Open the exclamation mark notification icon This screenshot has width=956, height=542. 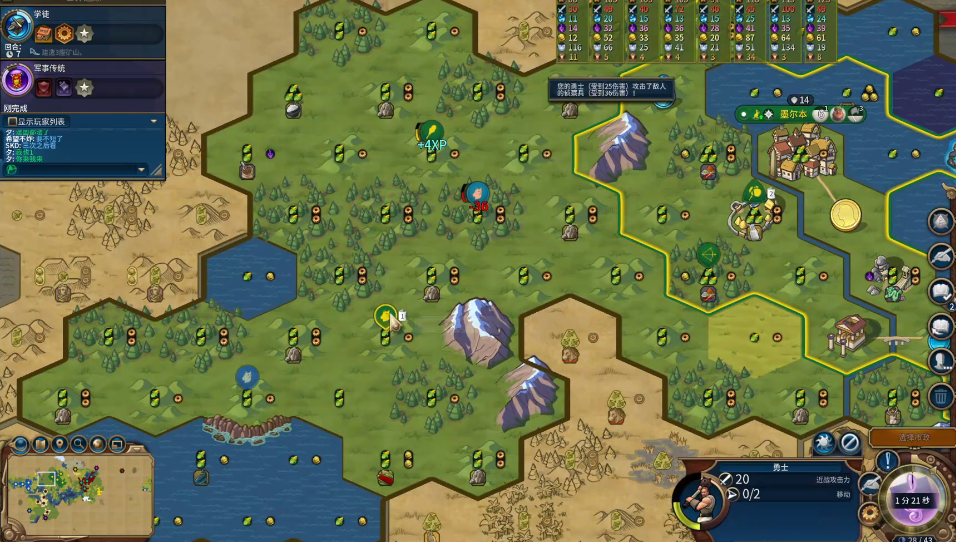pos(887,461)
